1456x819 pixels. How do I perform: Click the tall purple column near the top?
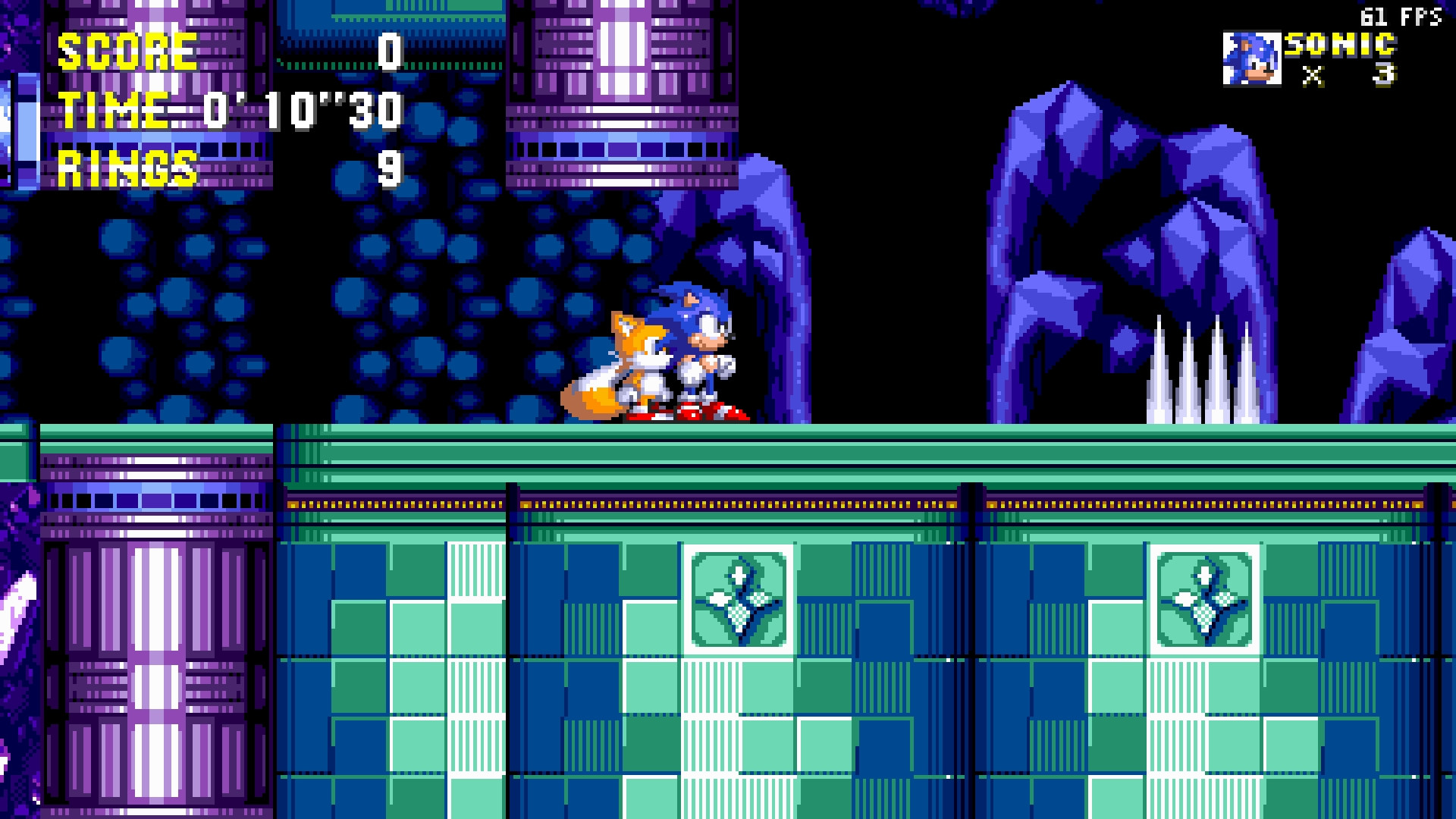(x=622, y=76)
